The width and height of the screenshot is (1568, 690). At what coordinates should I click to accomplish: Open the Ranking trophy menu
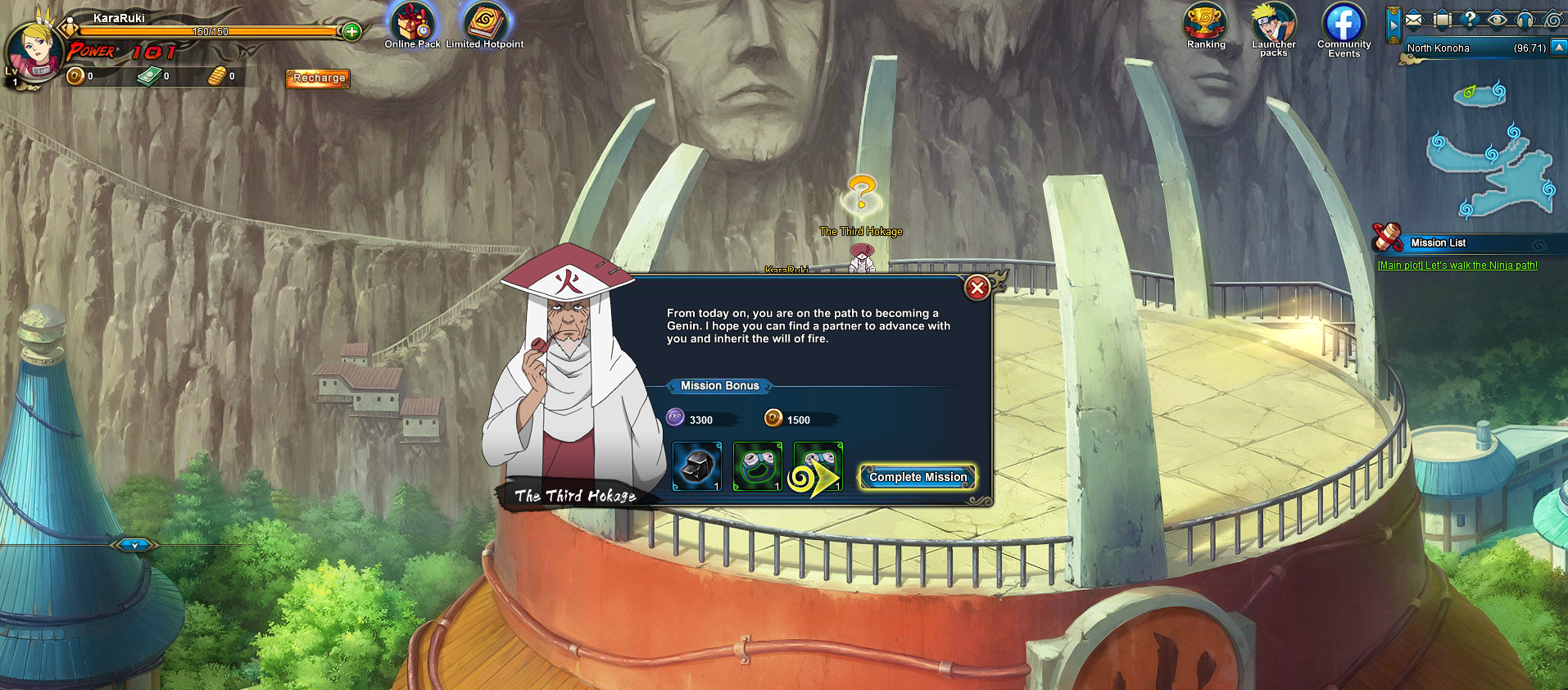[x=1206, y=25]
